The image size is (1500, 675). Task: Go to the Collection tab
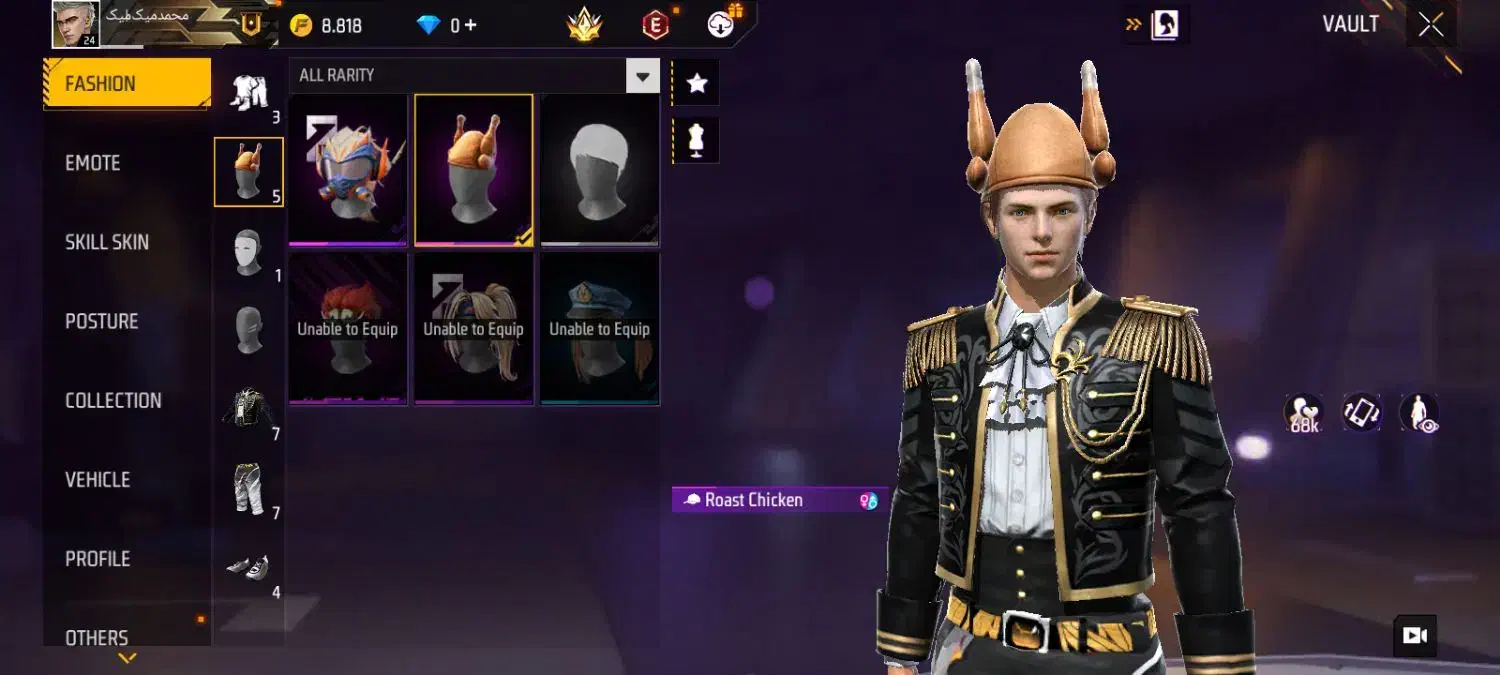pos(113,400)
